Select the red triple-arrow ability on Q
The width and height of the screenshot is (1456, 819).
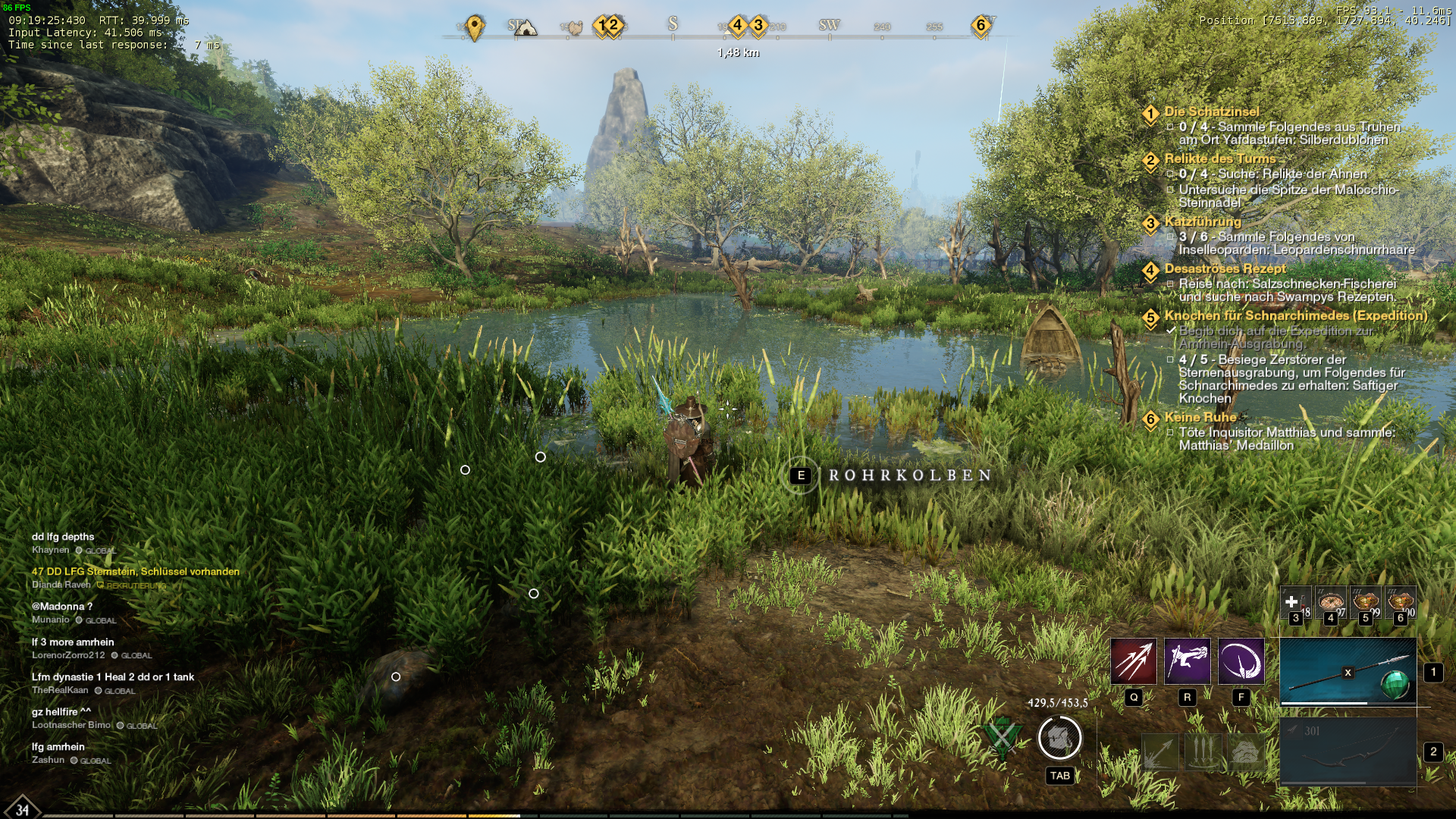coord(1133,661)
